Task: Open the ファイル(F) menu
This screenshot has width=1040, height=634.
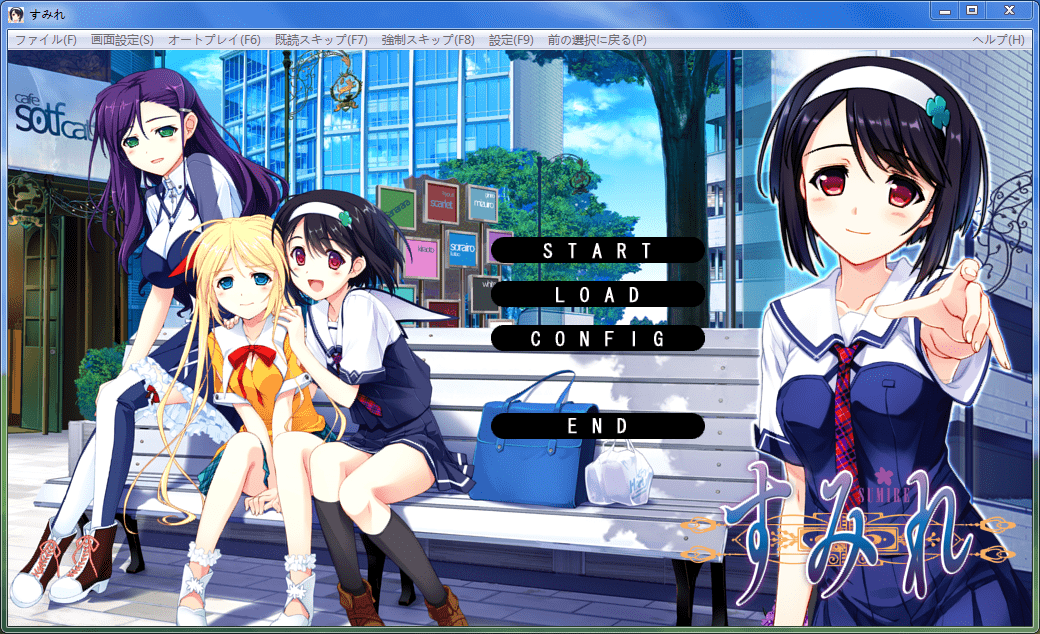Action: (x=46, y=40)
